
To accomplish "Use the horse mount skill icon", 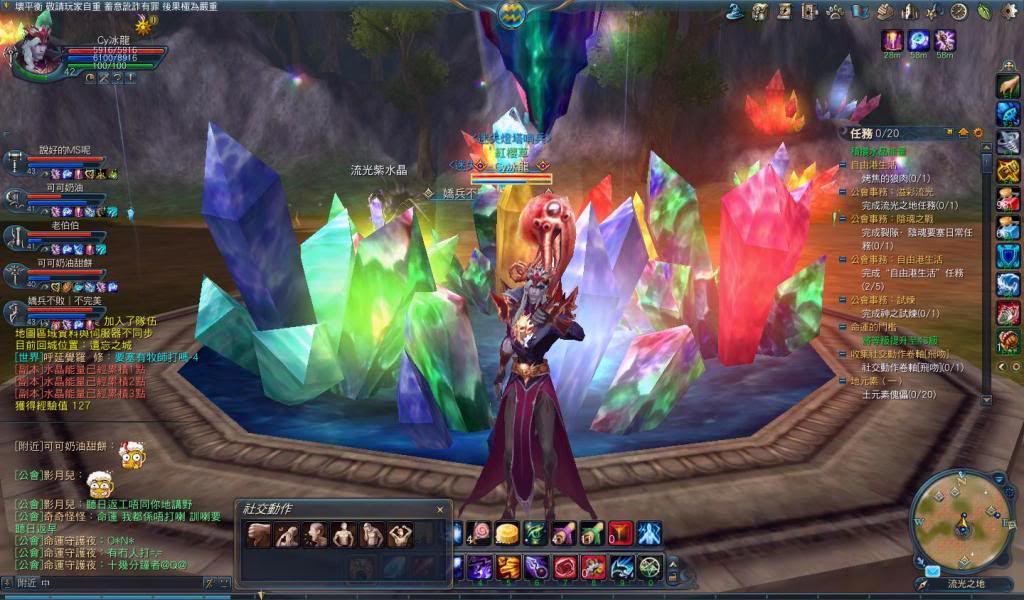I will 1008,87.
